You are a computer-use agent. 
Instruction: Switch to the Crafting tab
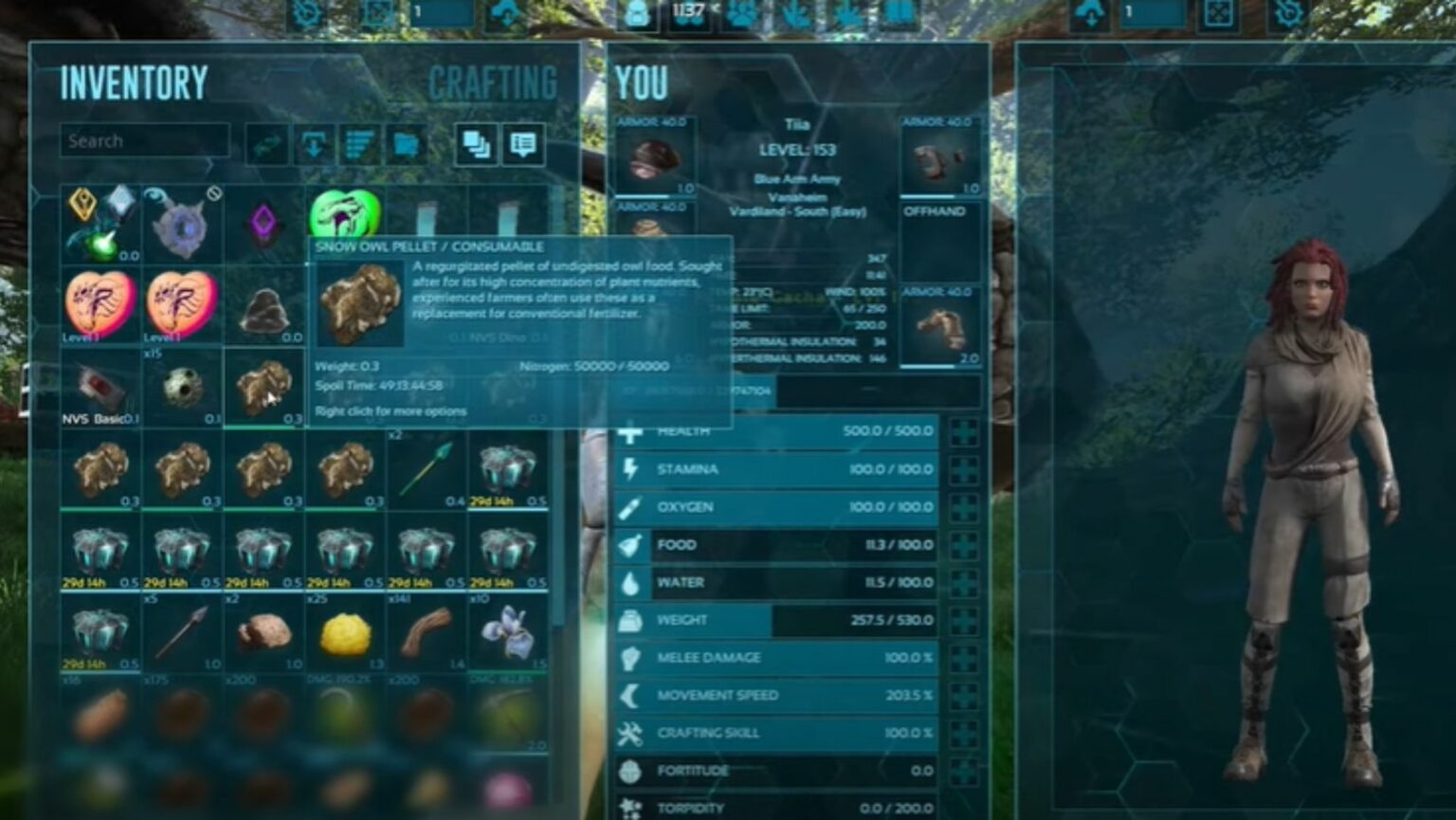click(492, 84)
